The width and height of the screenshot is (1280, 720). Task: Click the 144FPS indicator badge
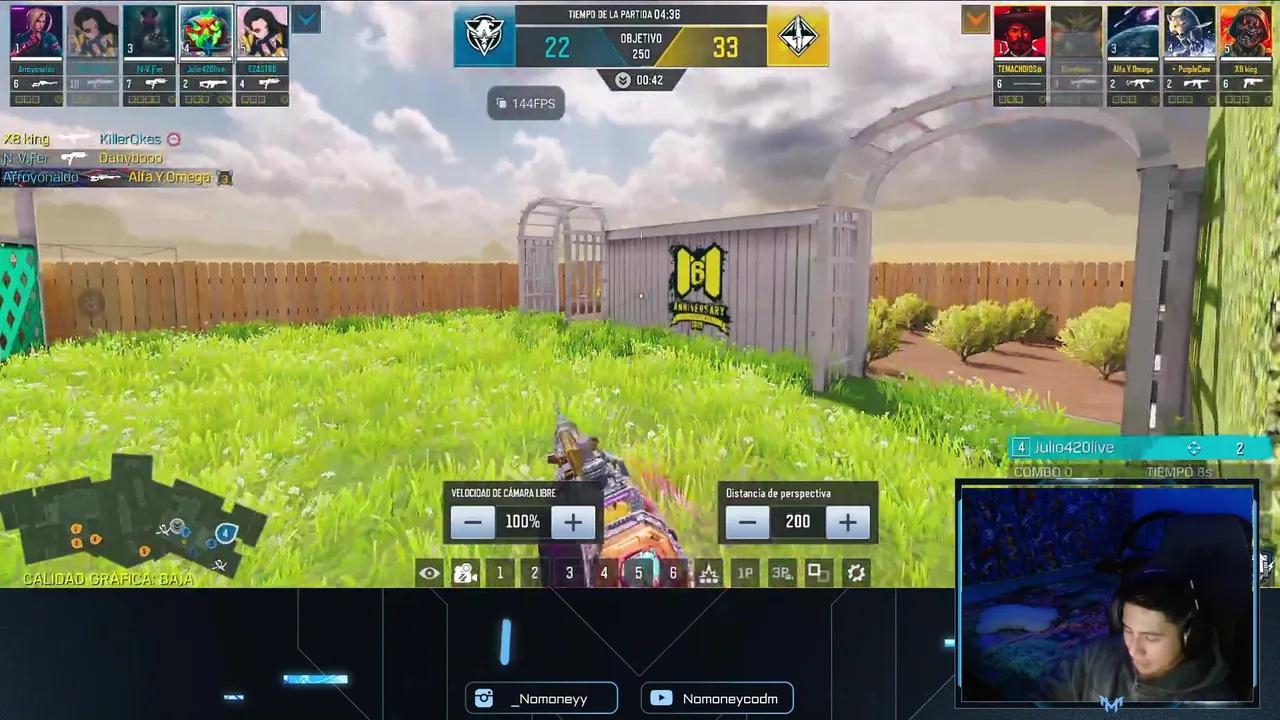point(526,103)
